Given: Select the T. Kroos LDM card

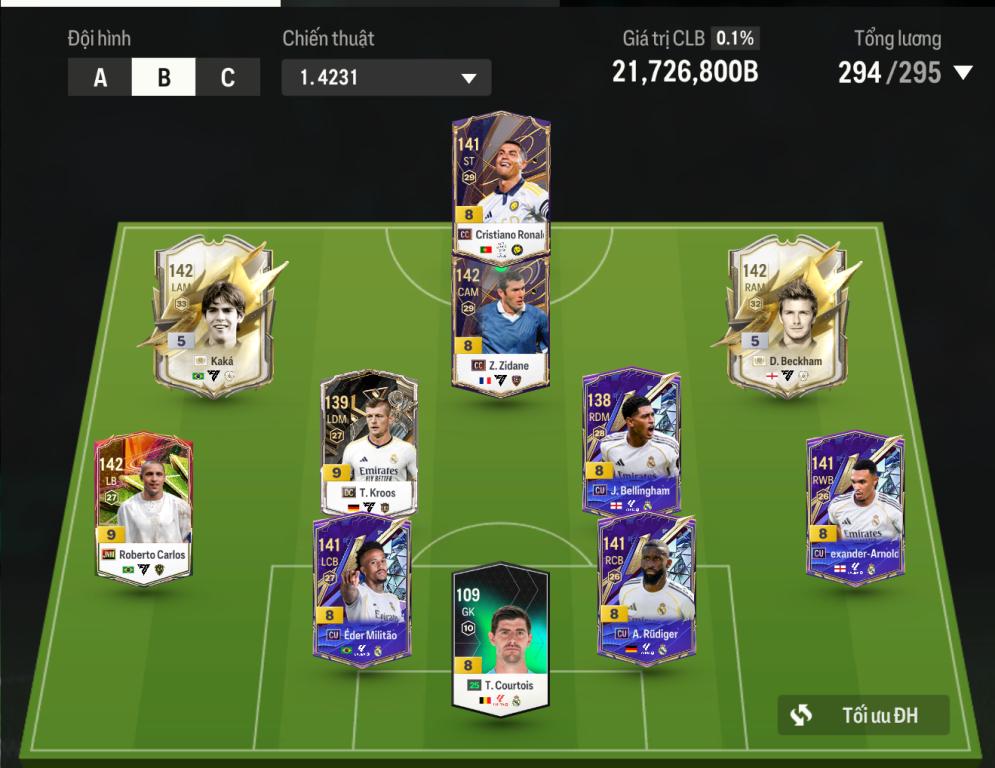Looking at the screenshot, I should 368,445.
